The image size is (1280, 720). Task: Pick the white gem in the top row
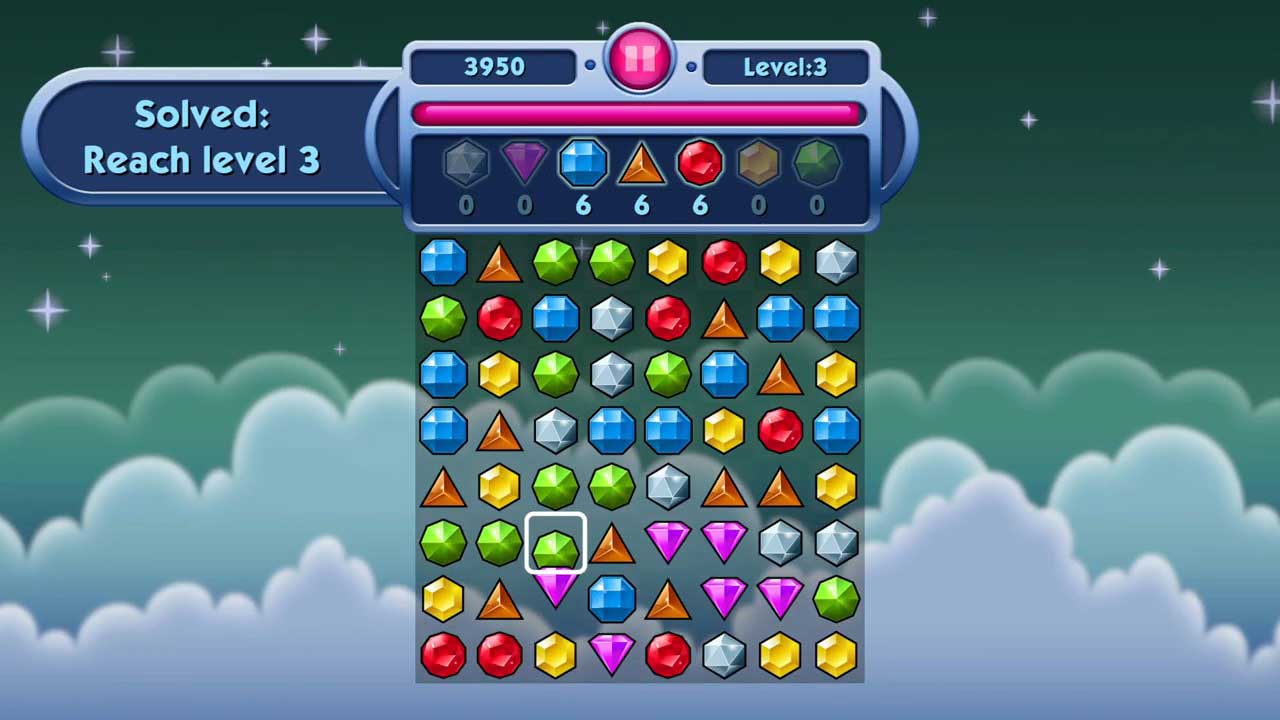pos(836,262)
